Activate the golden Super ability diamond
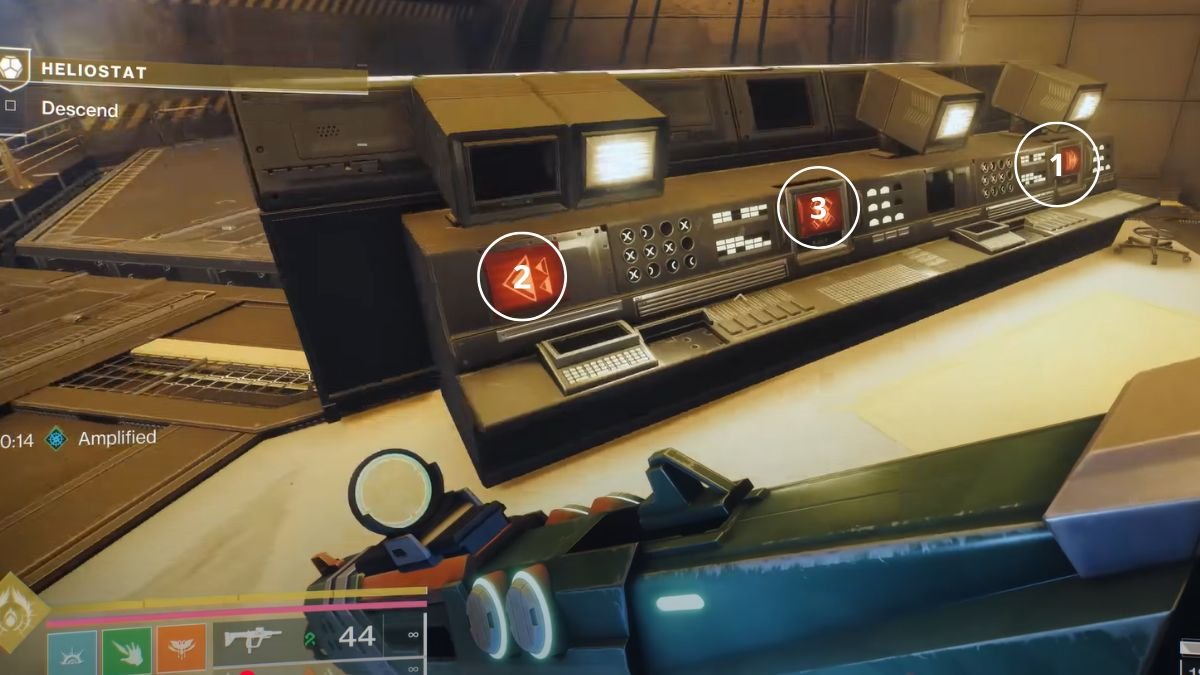Image resolution: width=1200 pixels, height=675 pixels. [18, 611]
